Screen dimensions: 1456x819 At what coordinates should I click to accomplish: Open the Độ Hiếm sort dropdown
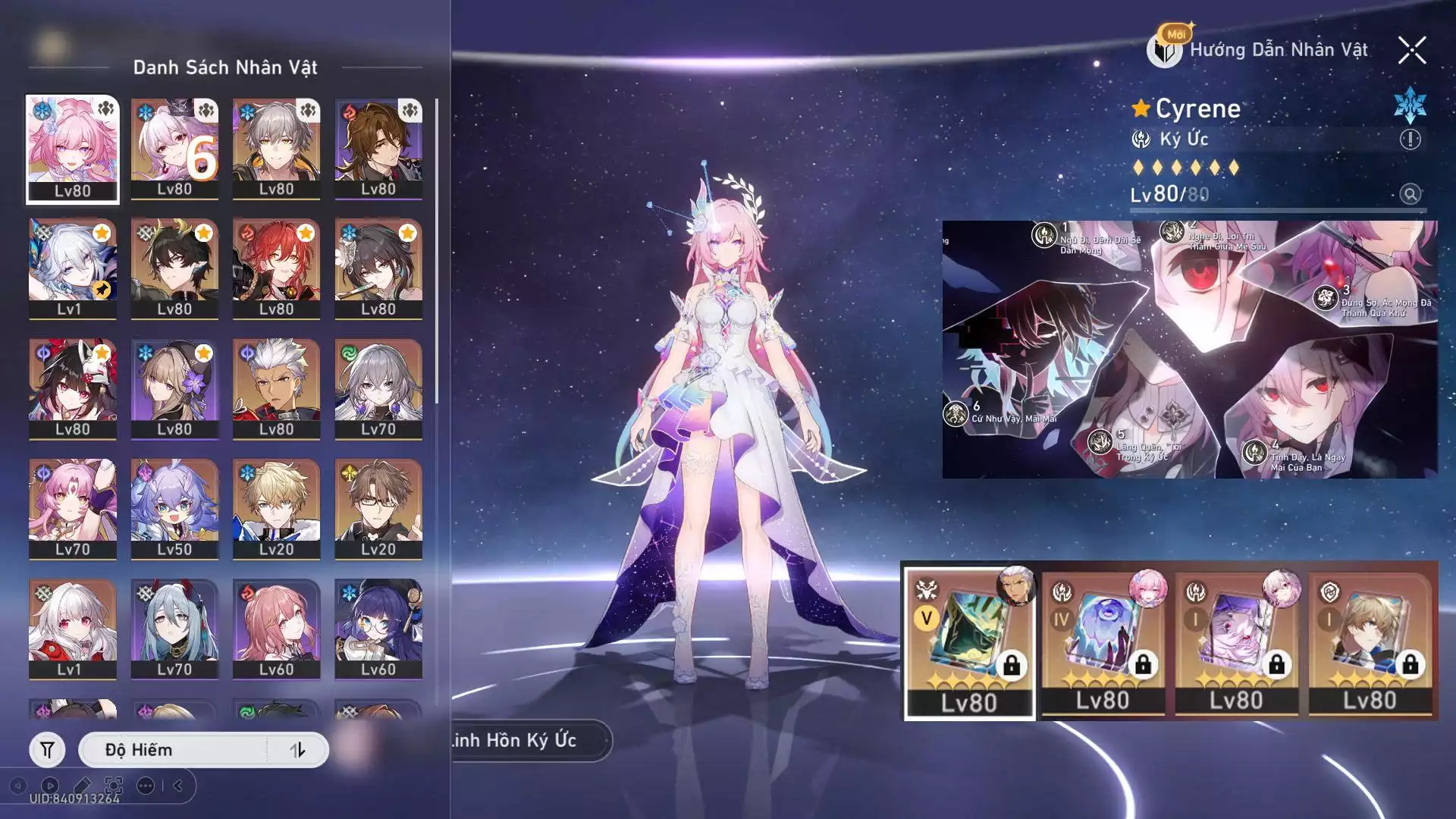tap(174, 750)
